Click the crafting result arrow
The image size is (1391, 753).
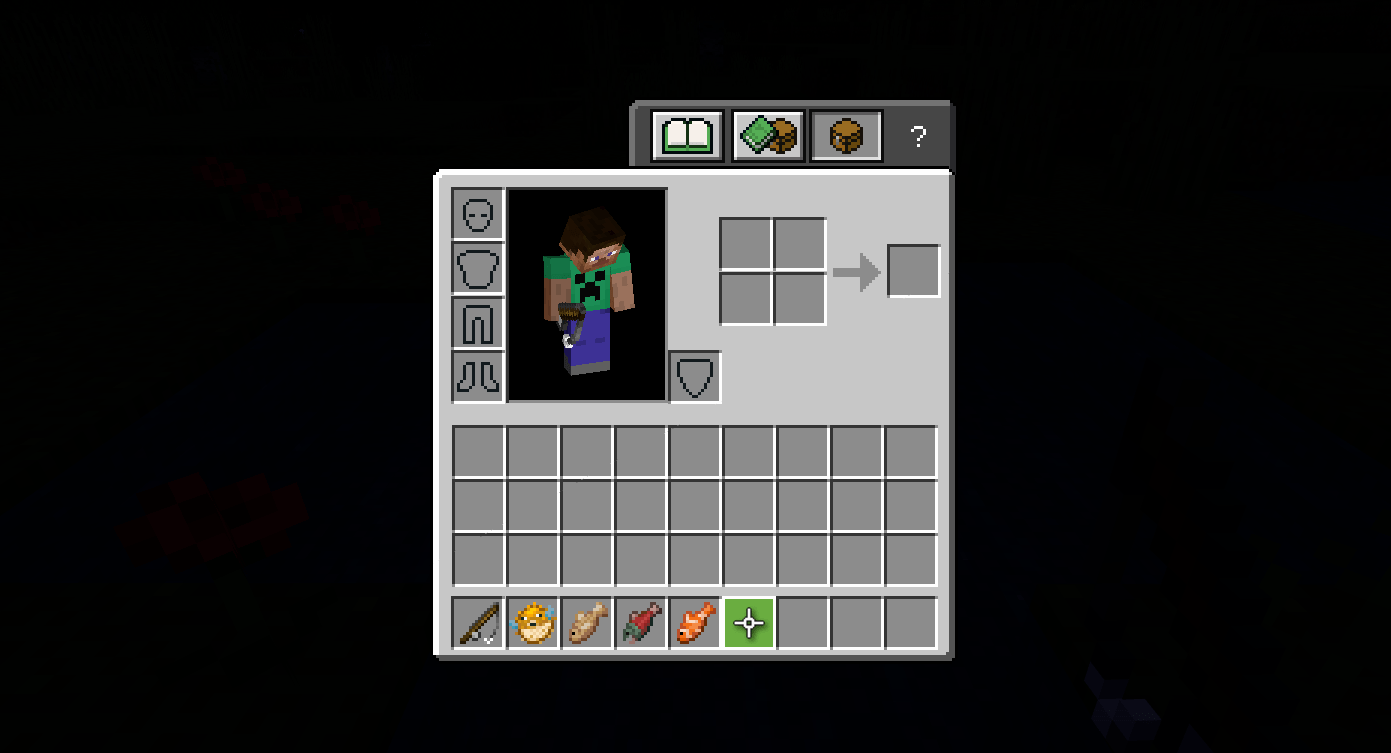pos(857,269)
